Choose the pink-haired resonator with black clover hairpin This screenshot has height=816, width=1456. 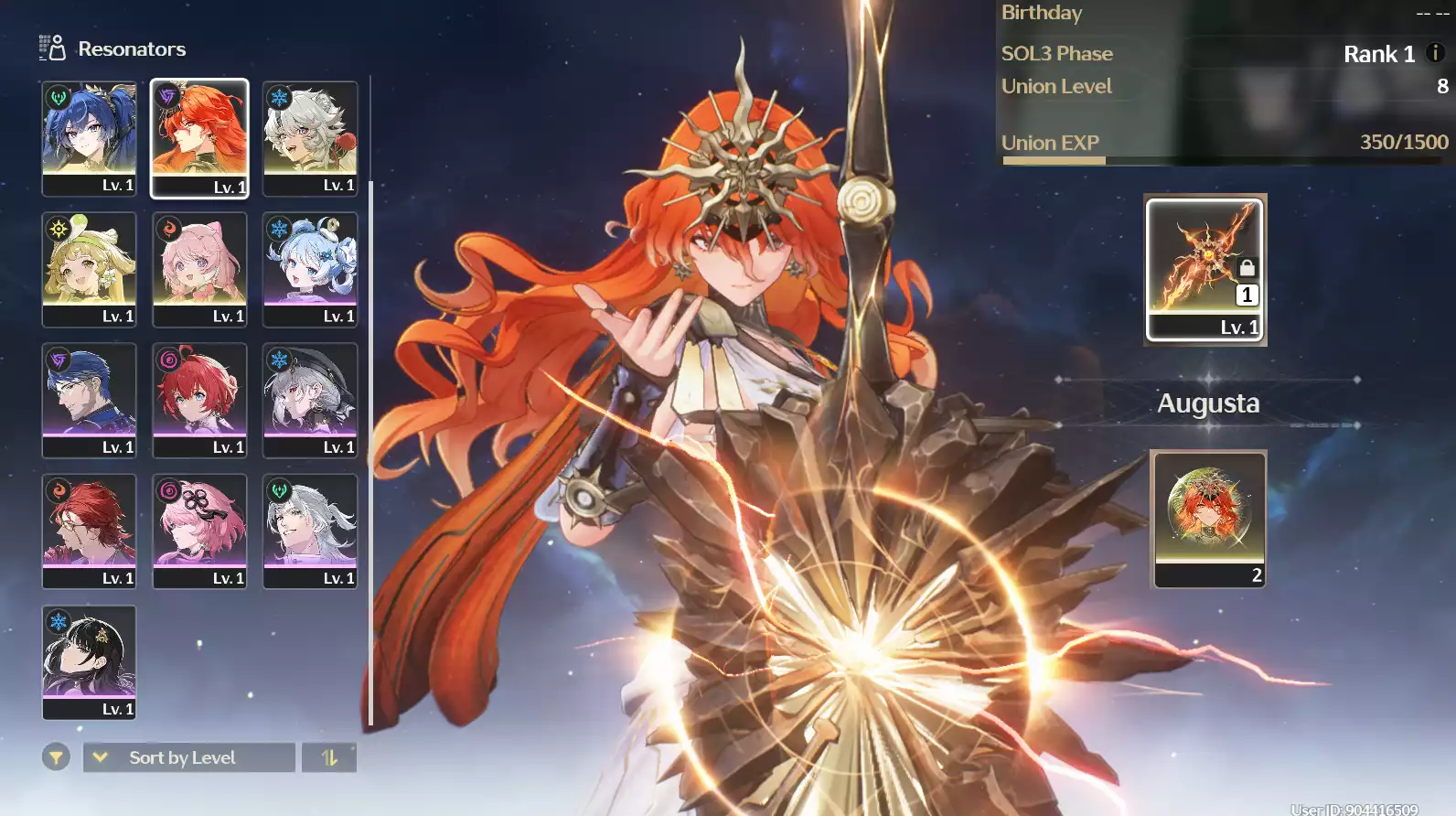click(x=199, y=531)
